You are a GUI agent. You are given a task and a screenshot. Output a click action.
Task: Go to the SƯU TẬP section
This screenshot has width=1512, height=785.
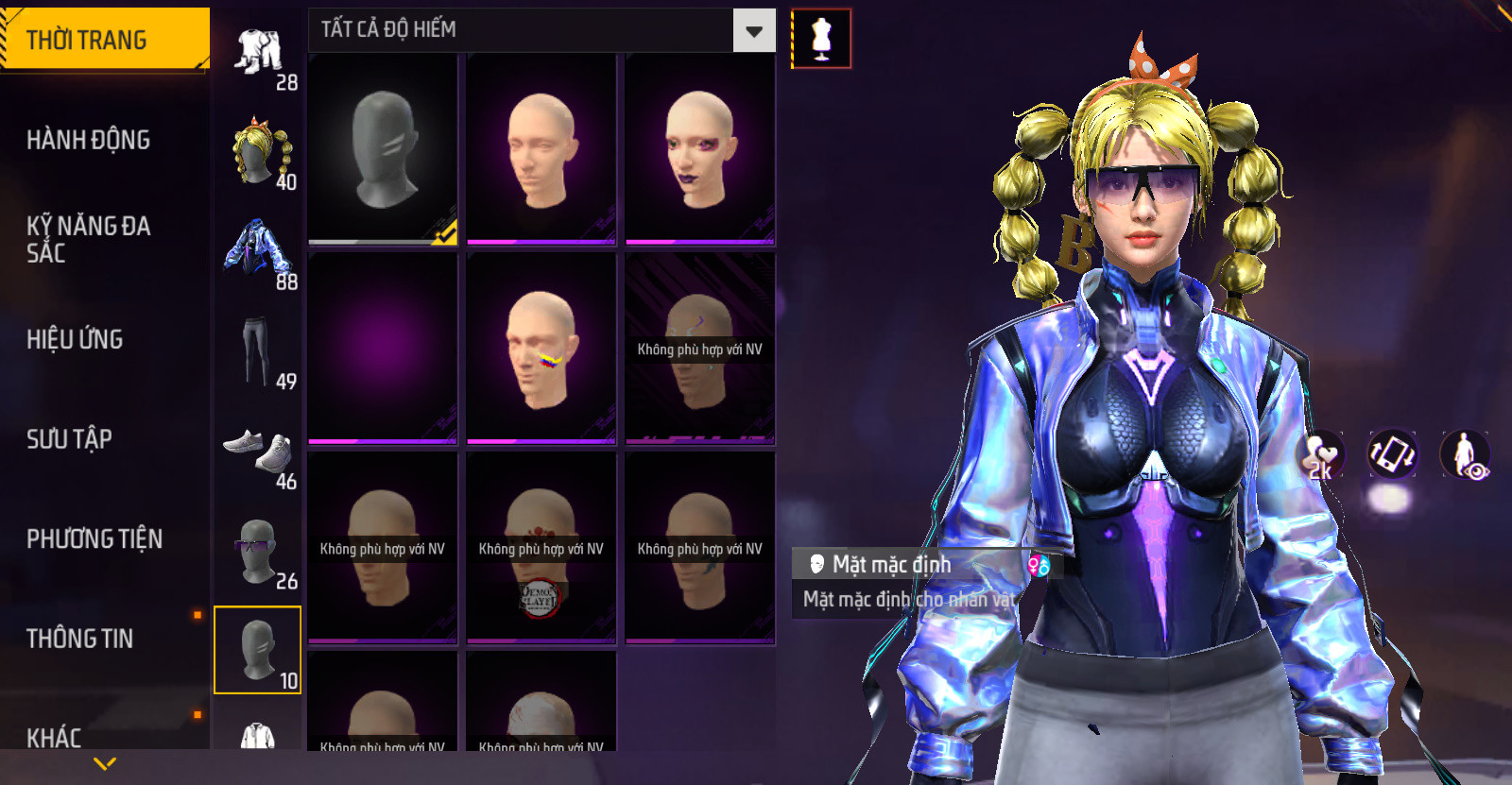point(70,438)
